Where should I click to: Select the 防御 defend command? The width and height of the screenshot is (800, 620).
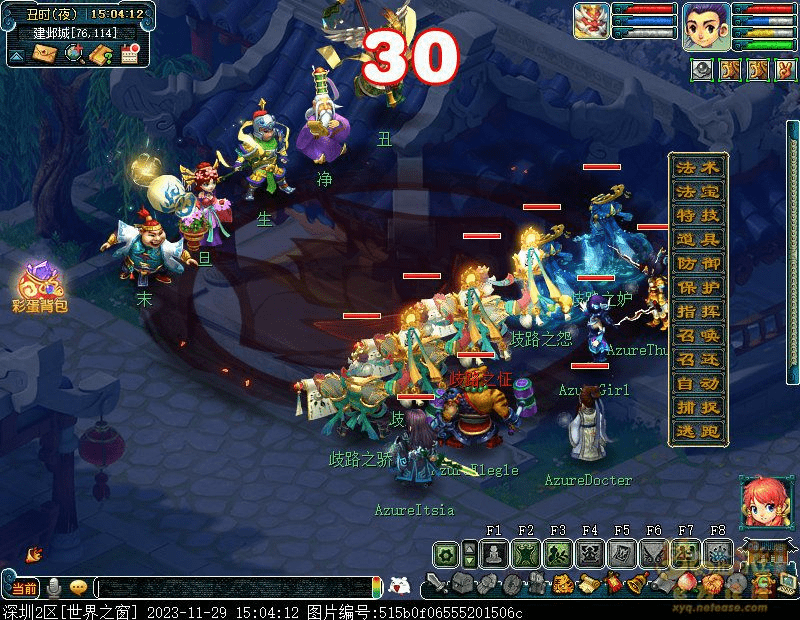698,263
